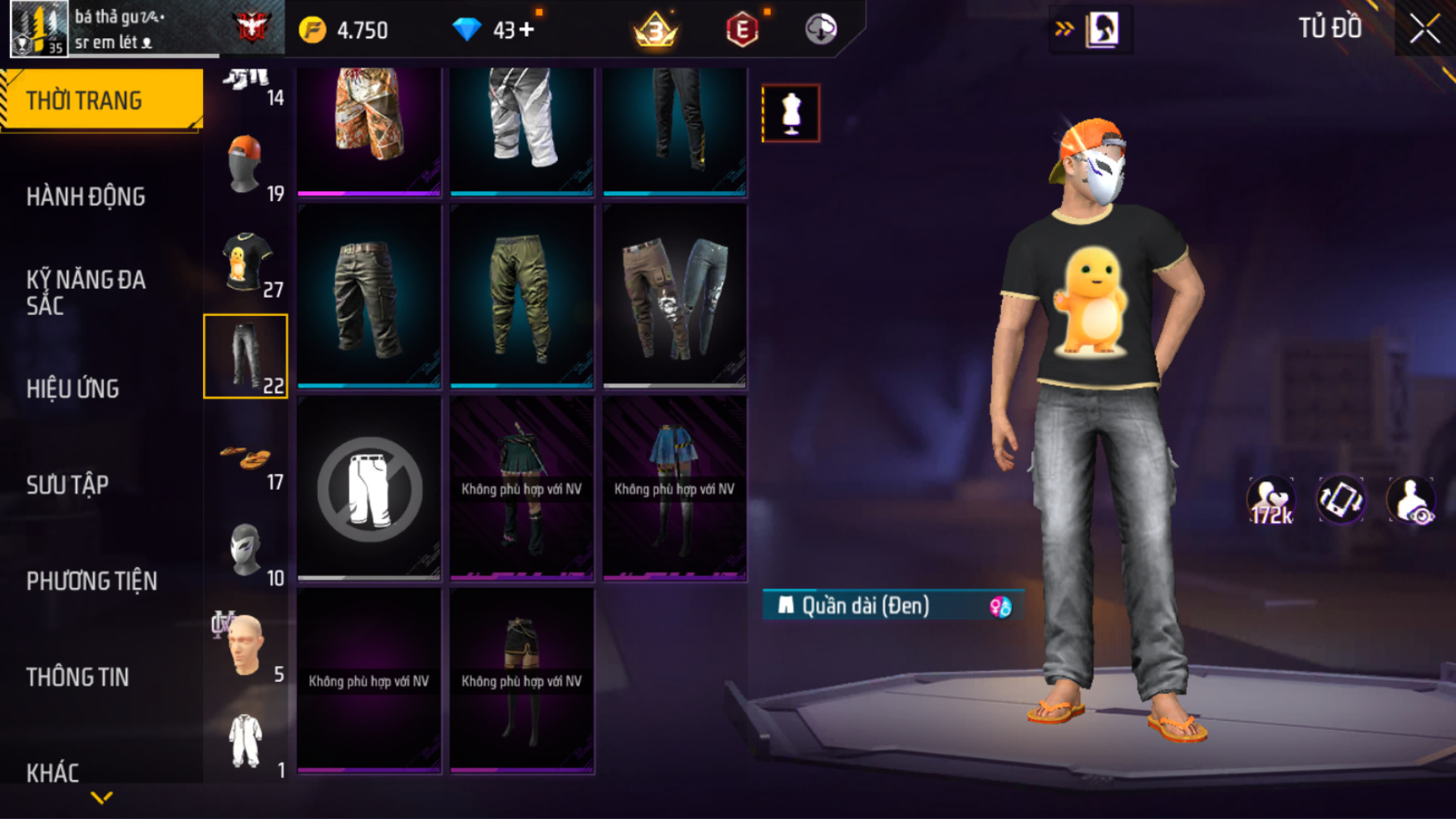Select the olive green cargo pants

pos(521,296)
